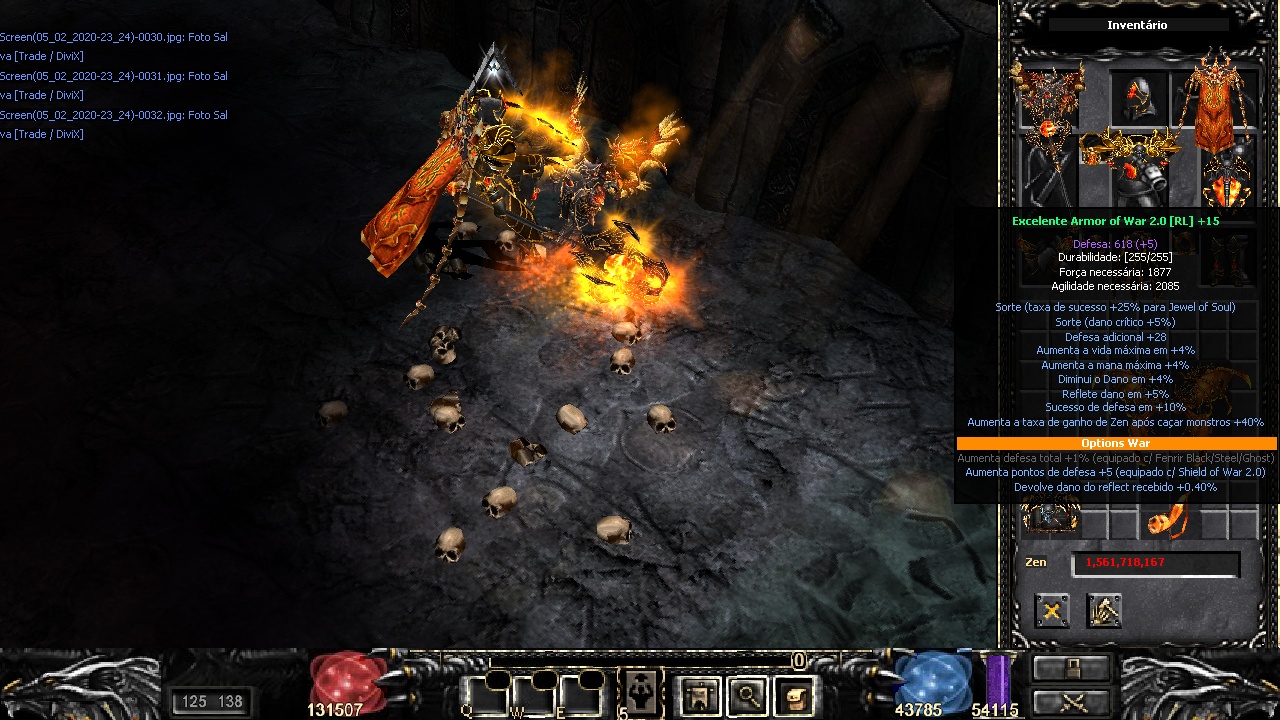Select the orange horn item in inventory
Viewport: 1280px width, 720px height.
(1167, 520)
